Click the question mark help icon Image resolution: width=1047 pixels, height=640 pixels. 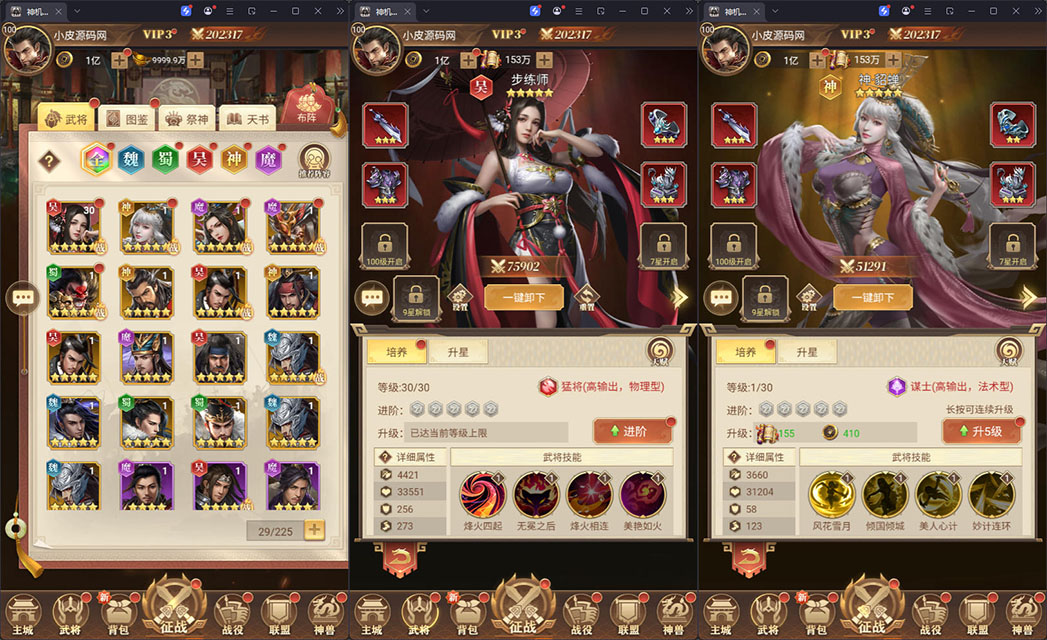tap(49, 161)
